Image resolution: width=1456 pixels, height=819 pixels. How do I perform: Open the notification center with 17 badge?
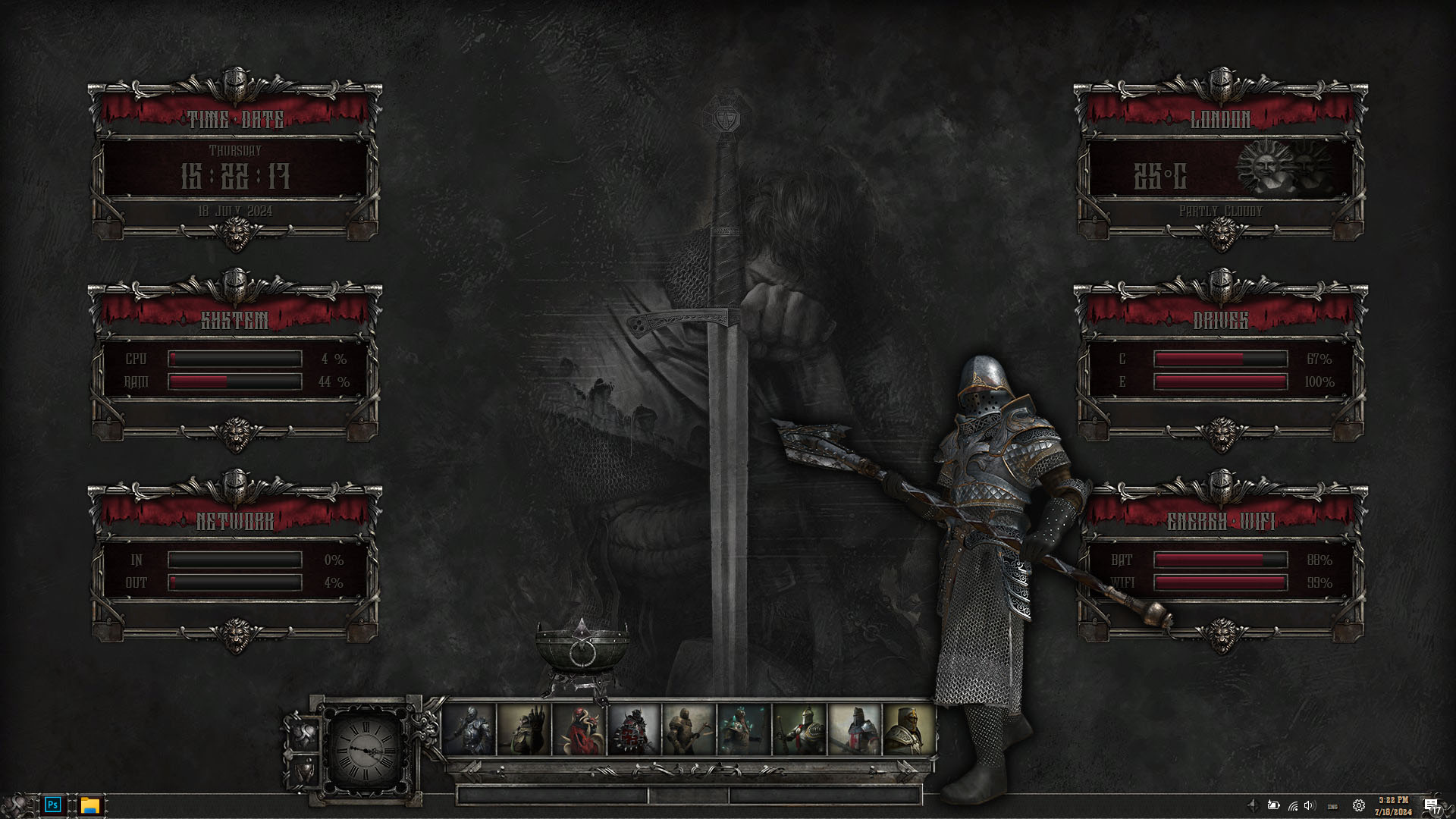pyautogui.click(x=1432, y=805)
